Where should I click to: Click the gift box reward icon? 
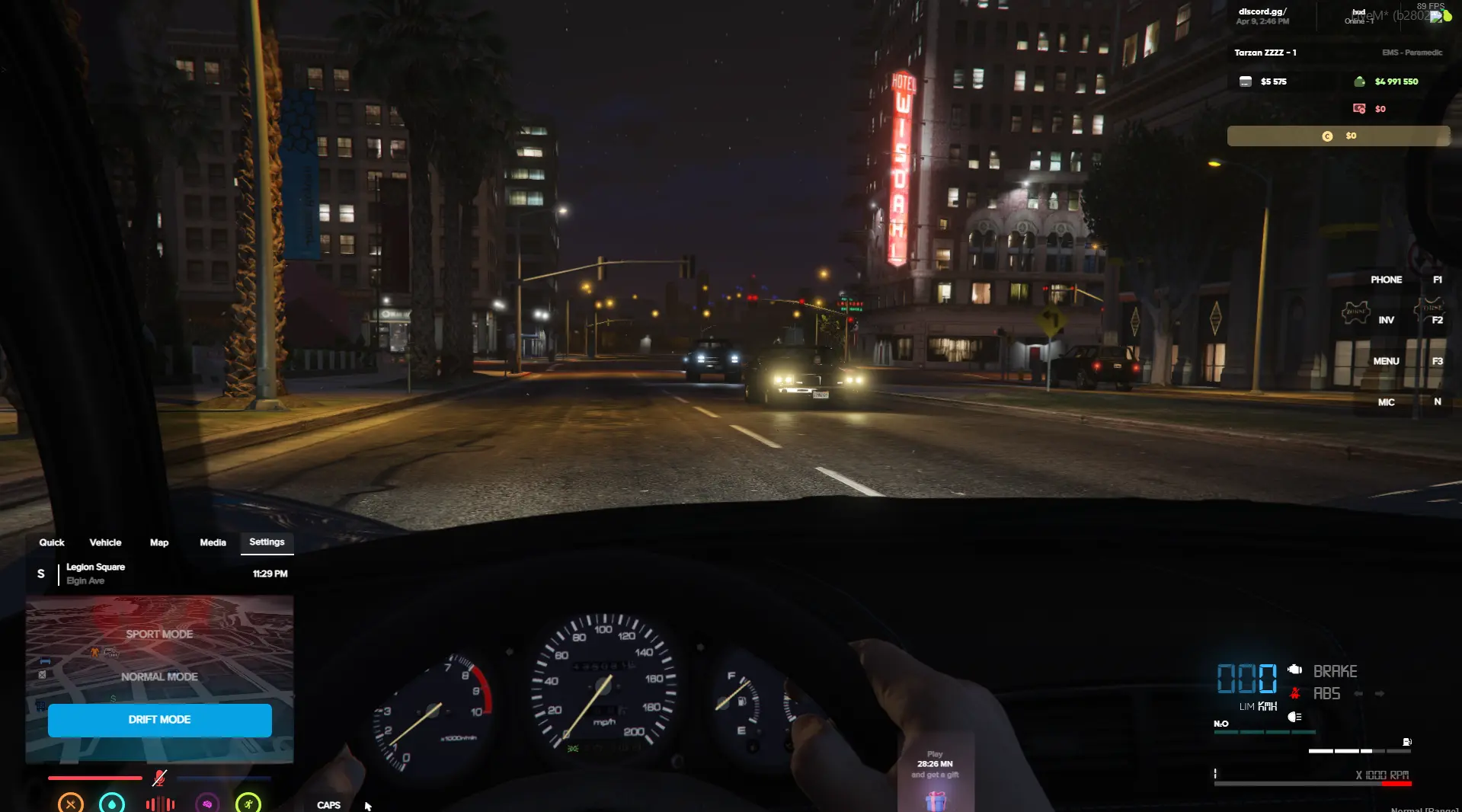tap(936, 800)
